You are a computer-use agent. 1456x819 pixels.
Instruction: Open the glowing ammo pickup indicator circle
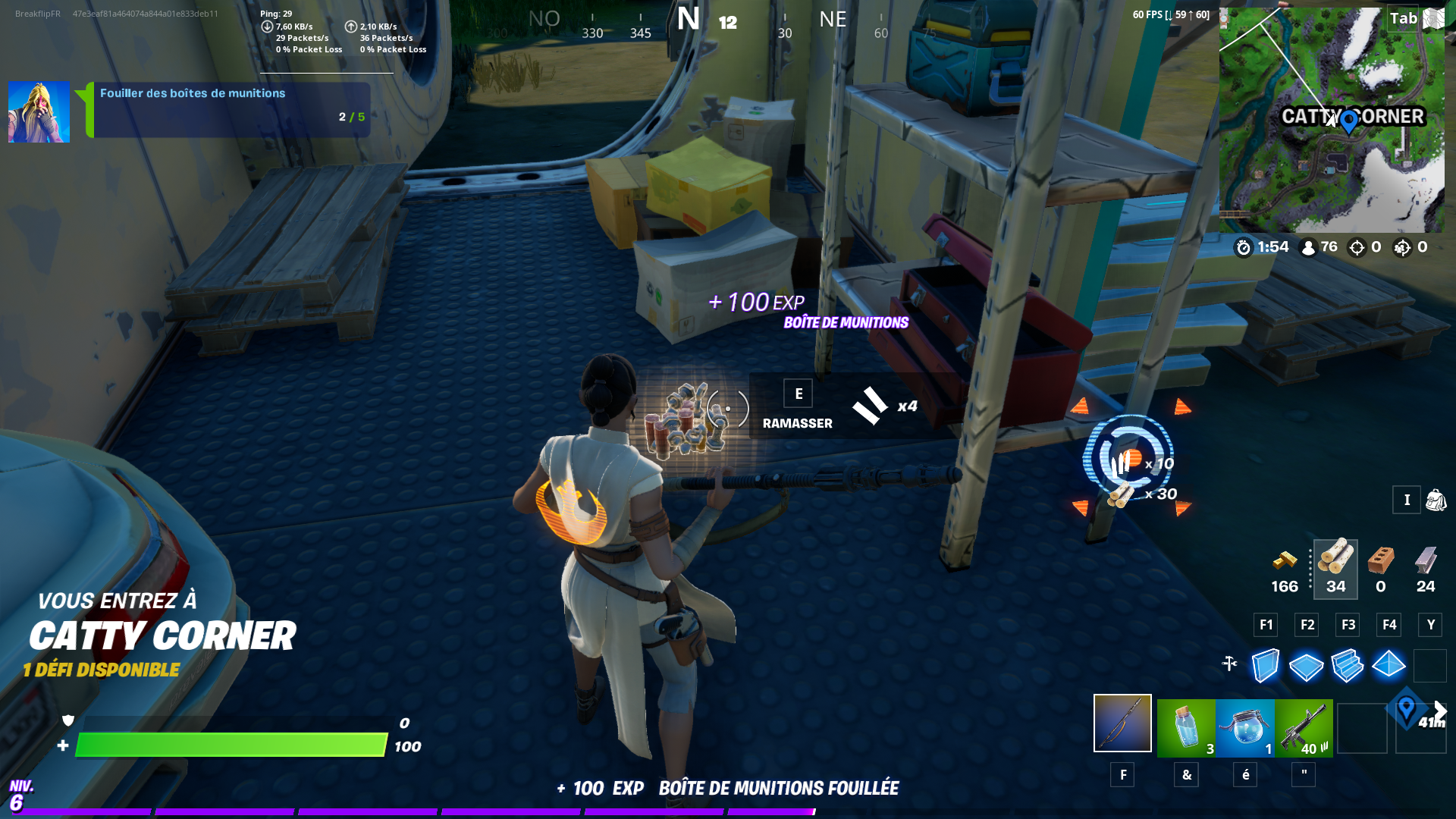point(1129,459)
